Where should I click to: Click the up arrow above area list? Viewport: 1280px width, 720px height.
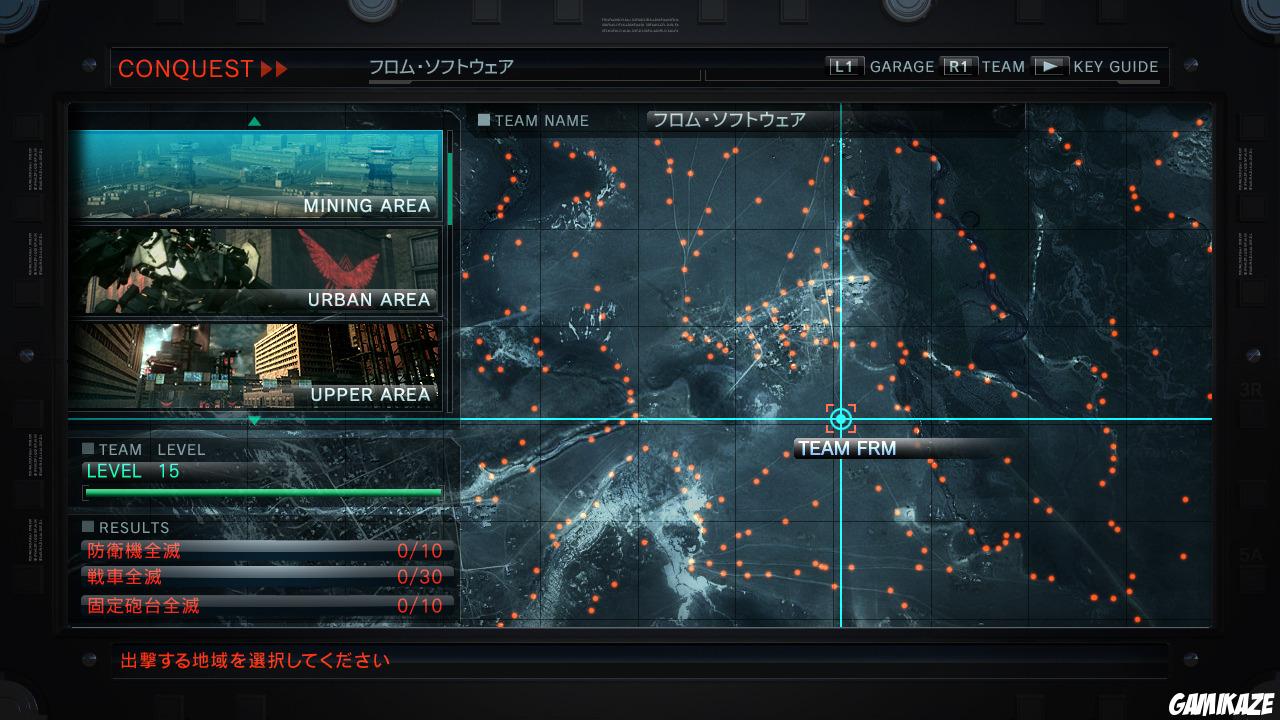tap(256, 119)
